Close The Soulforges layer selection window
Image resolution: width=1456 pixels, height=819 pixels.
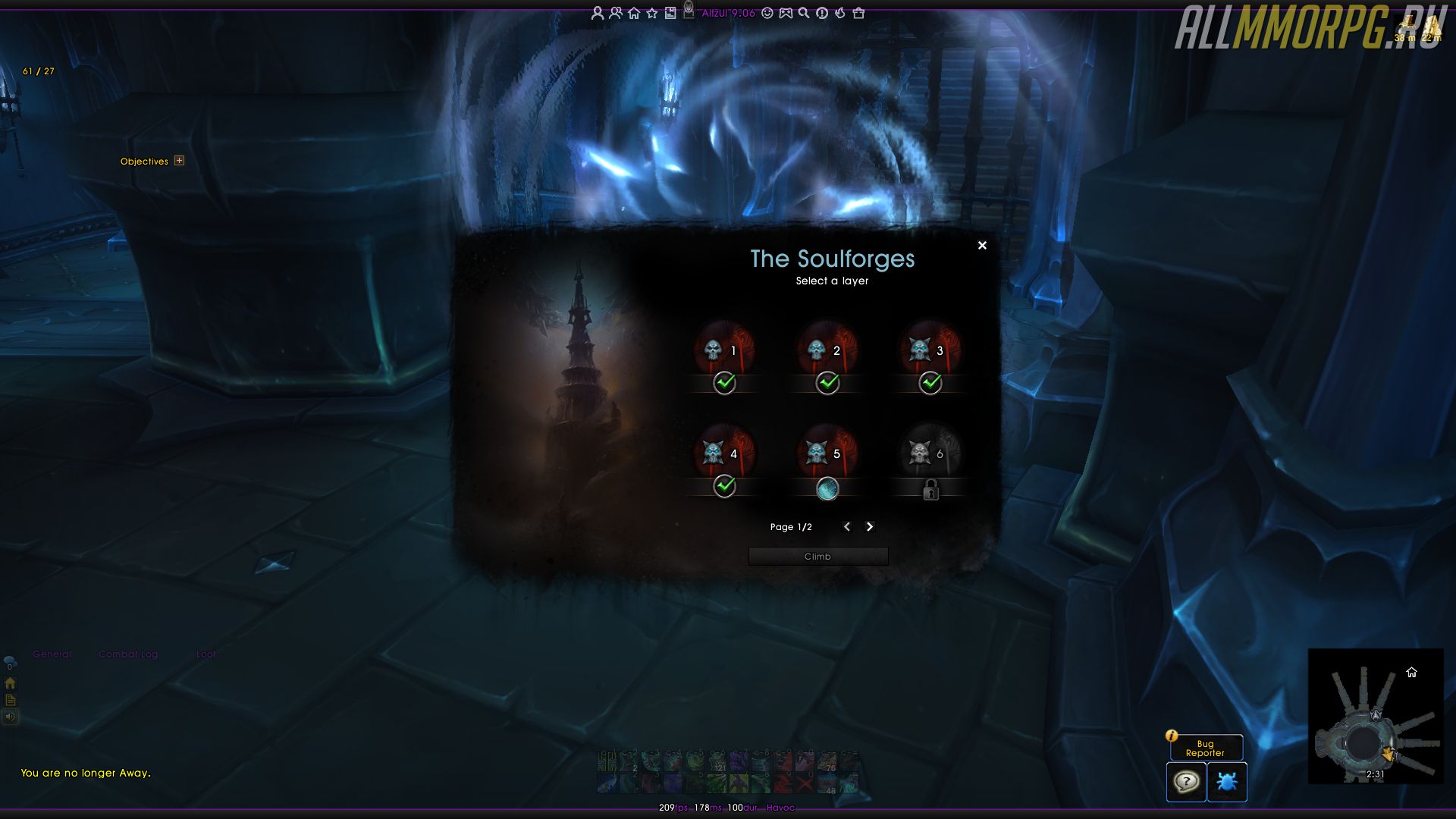pos(982,245)
